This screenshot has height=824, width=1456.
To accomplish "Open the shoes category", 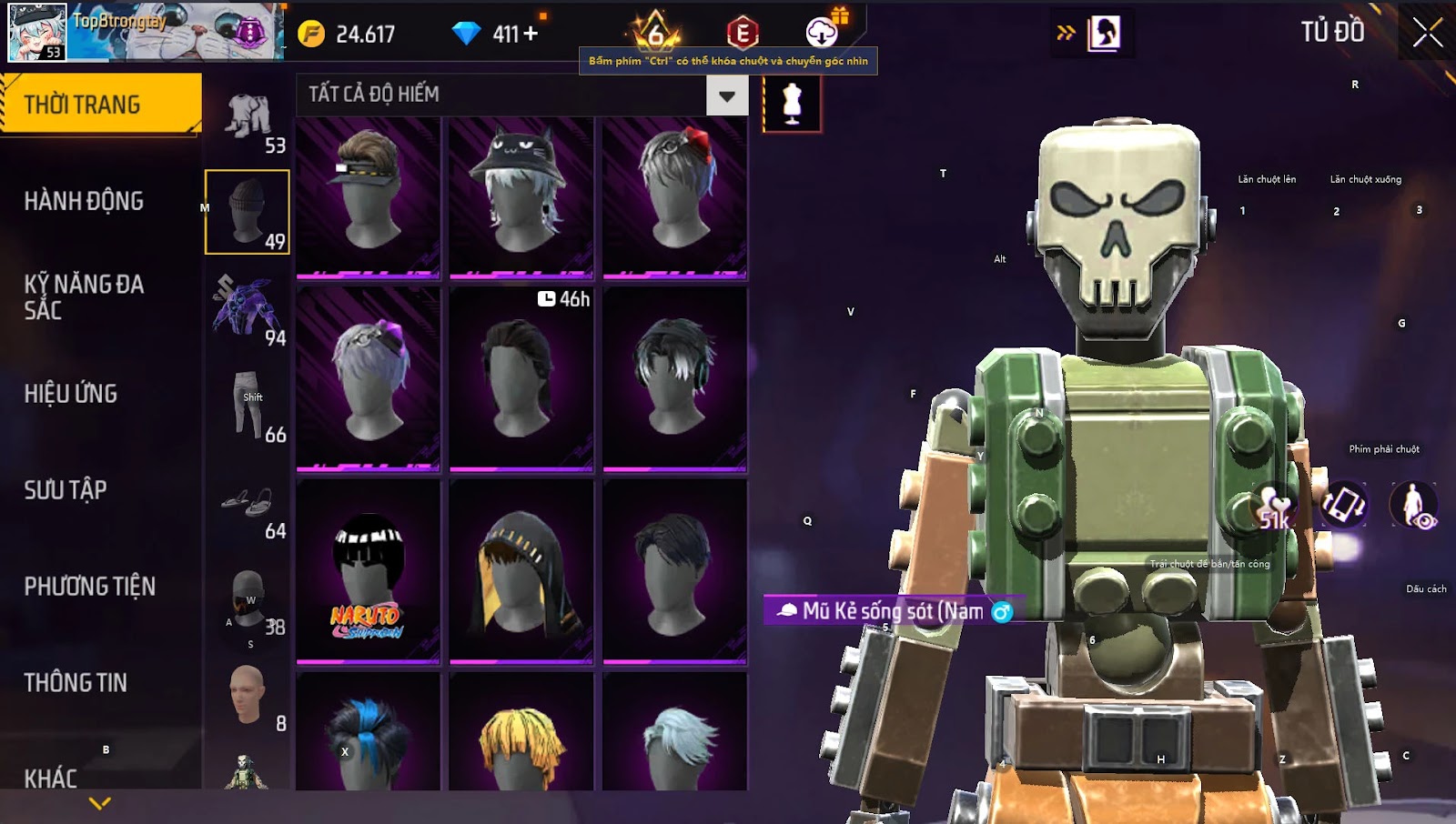I will coord(248,506).
